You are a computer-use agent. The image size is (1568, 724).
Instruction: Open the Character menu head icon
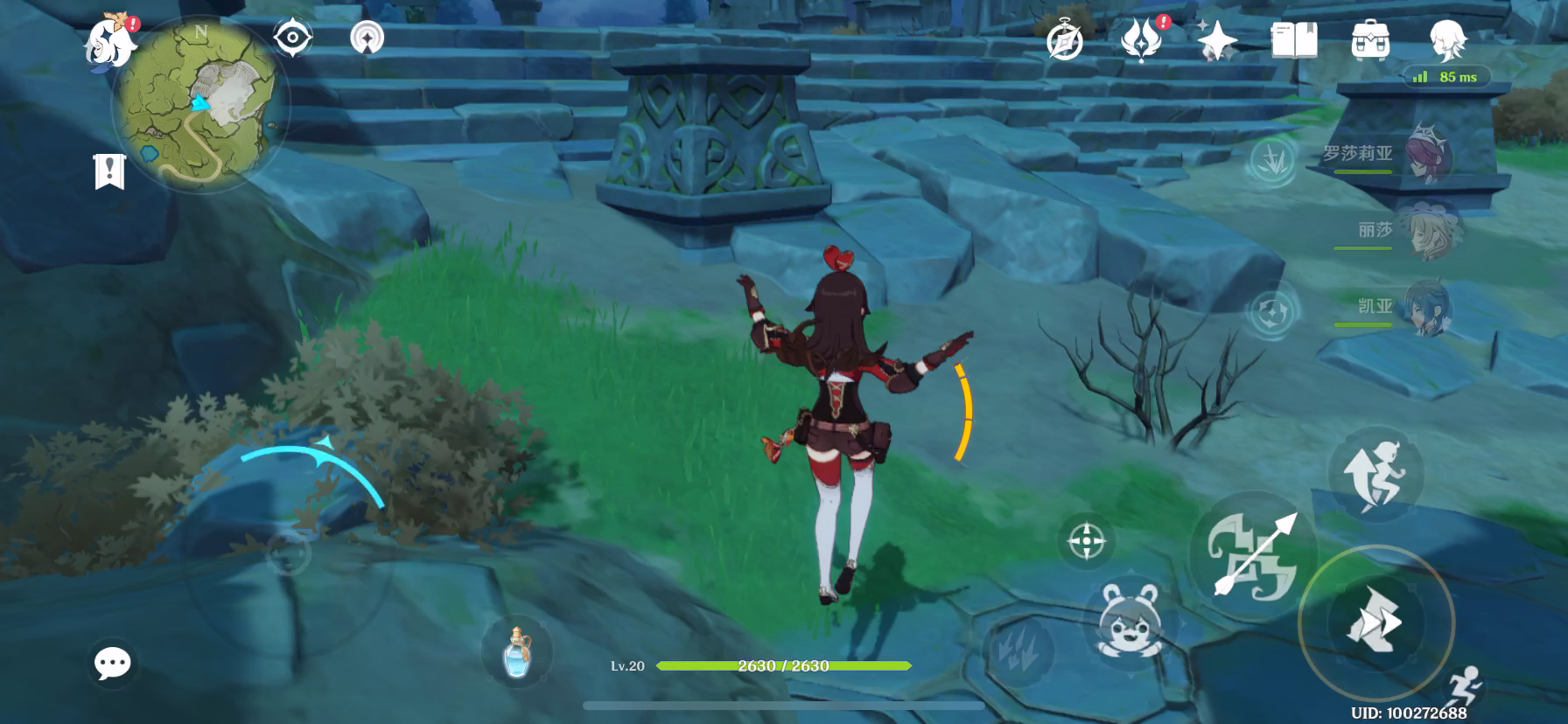[1447, 40]
